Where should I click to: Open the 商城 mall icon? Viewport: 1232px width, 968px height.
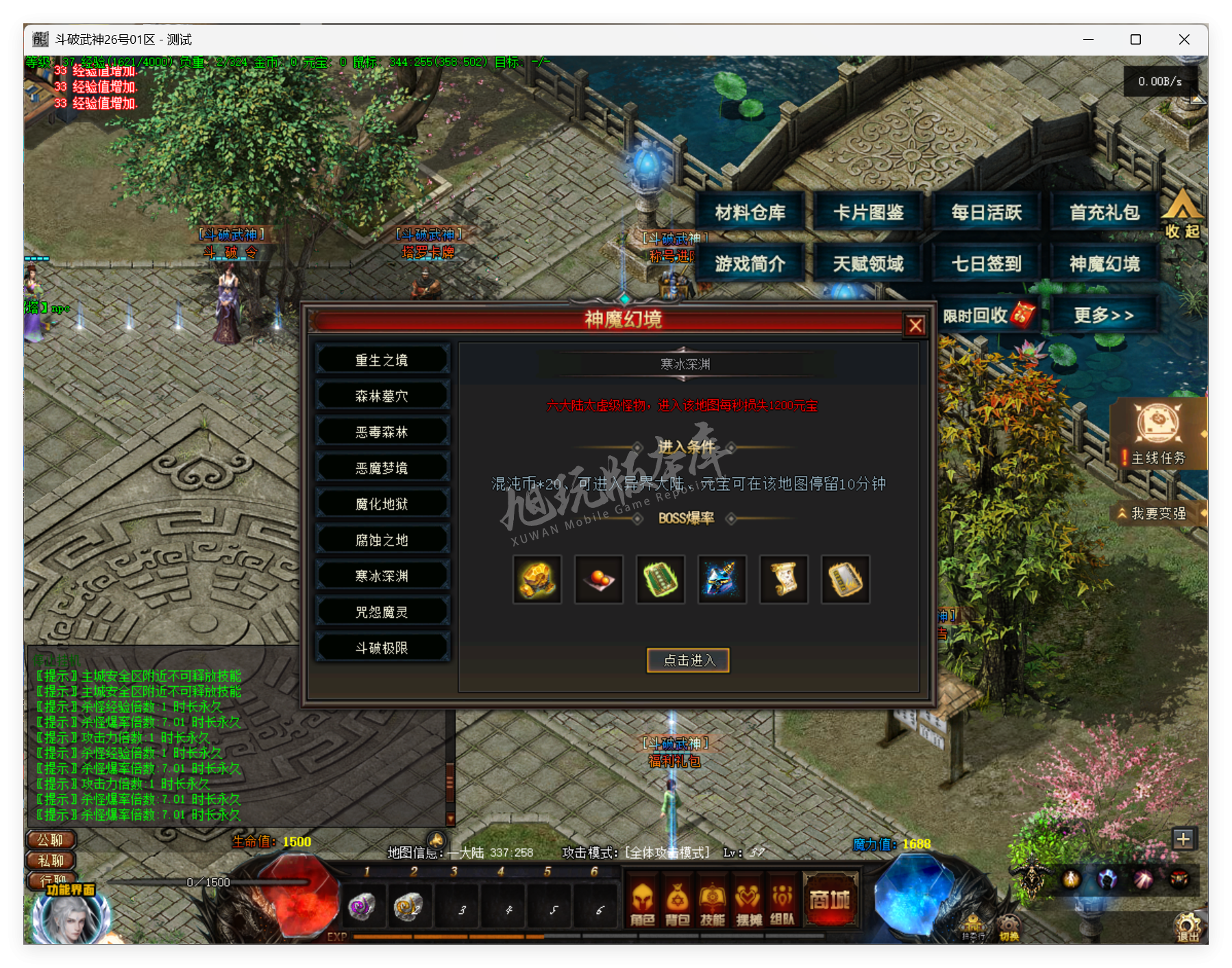pos(830,902)
